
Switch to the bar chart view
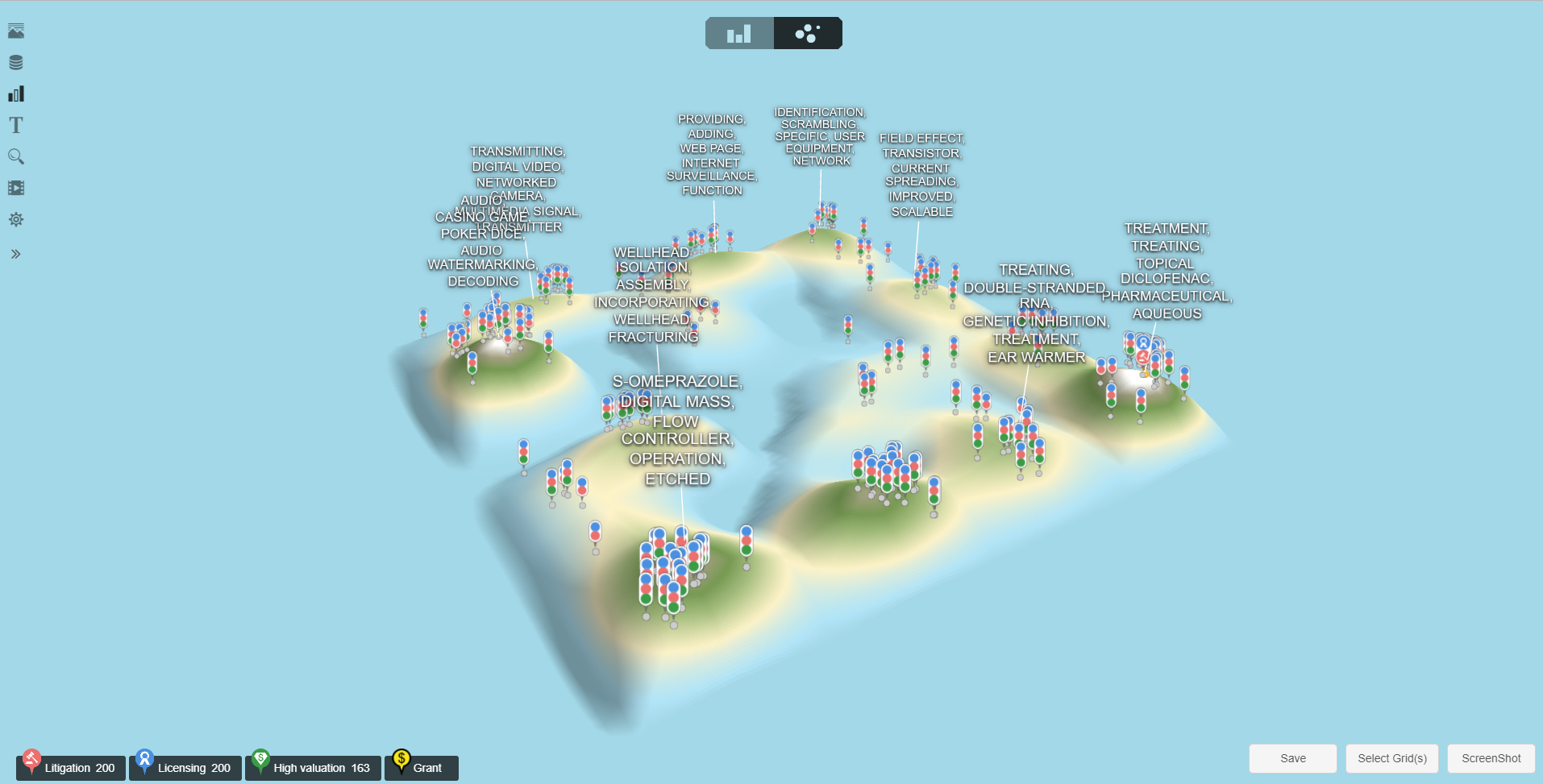click(x=738, y=33)
